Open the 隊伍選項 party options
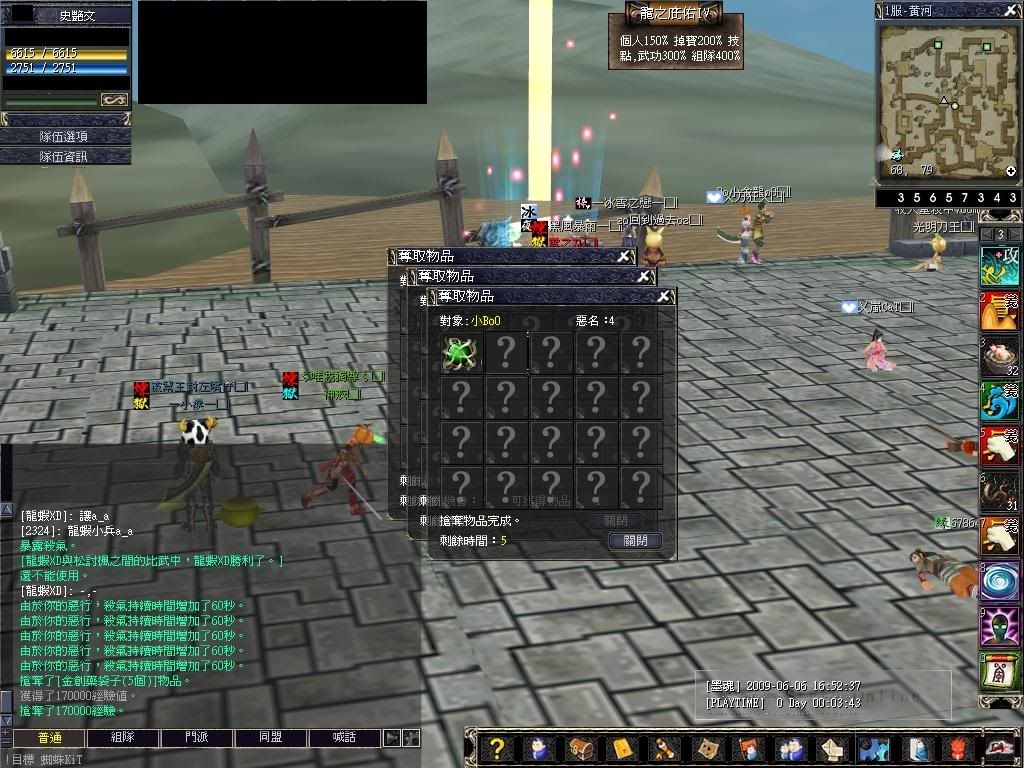Screen dimensions: 1024x768 point(65,136)
